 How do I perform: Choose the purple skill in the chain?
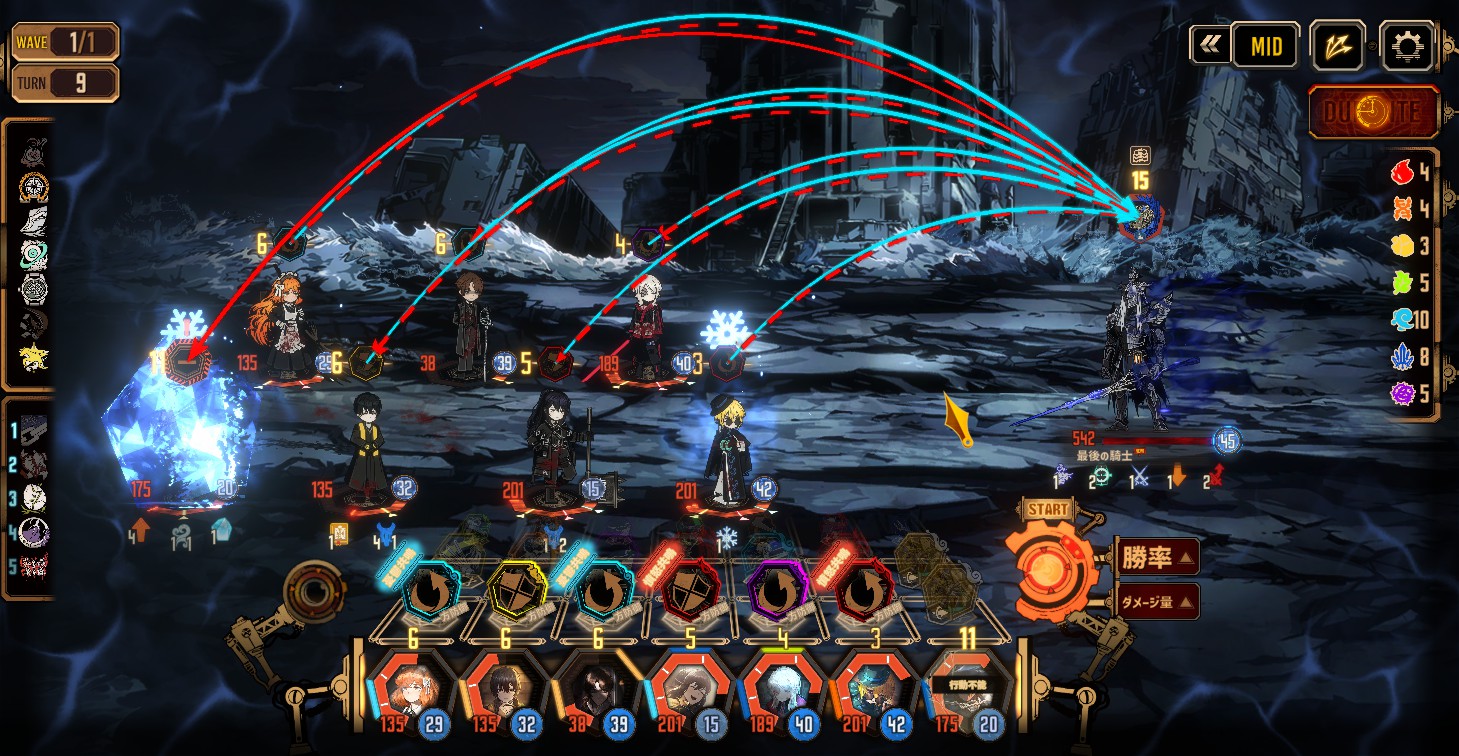coord(775,592)
